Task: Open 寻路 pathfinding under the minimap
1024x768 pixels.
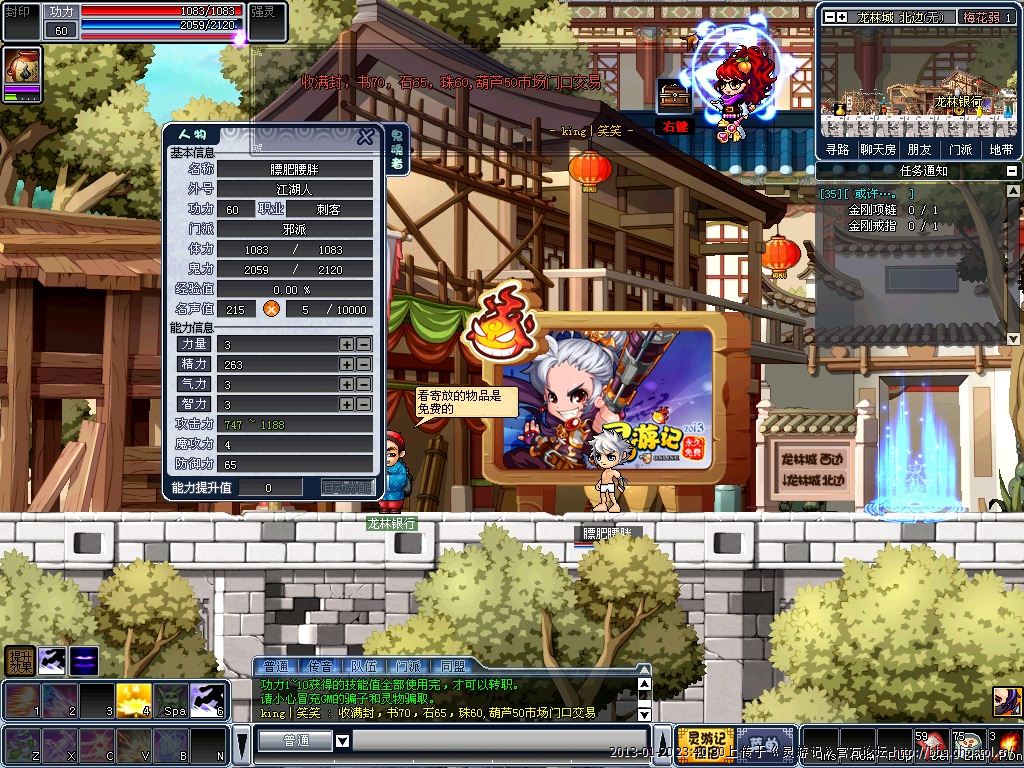Action: click(837, 149)
